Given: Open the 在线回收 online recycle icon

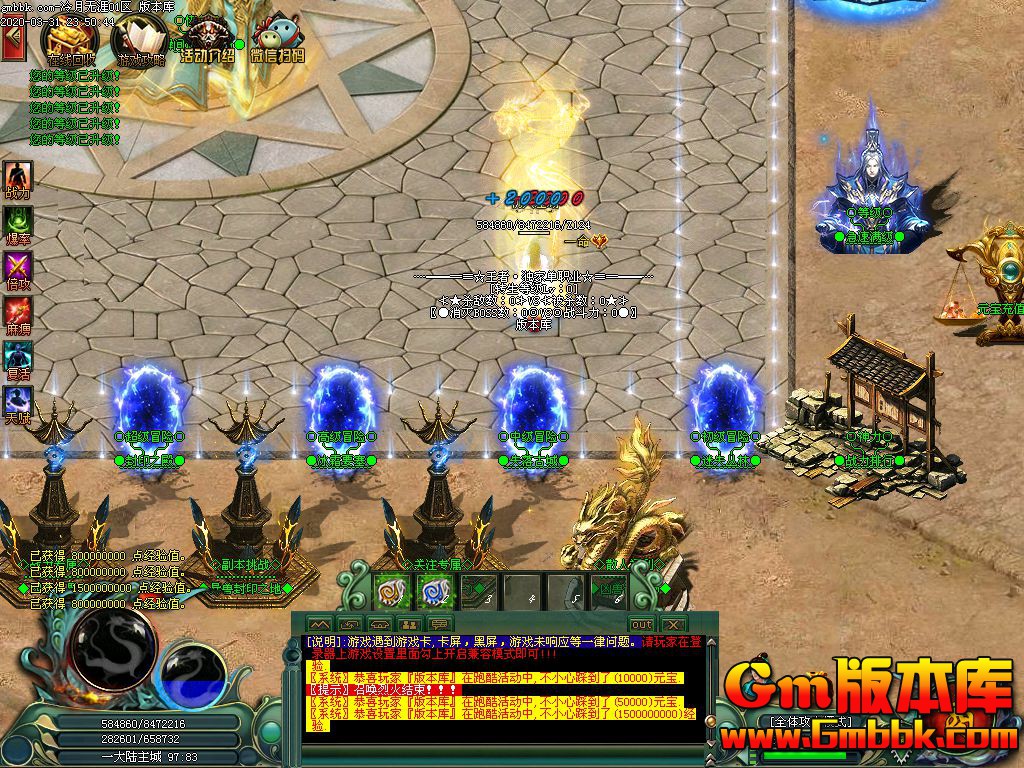Looking at the screenshot, I should tap(69, 40).
